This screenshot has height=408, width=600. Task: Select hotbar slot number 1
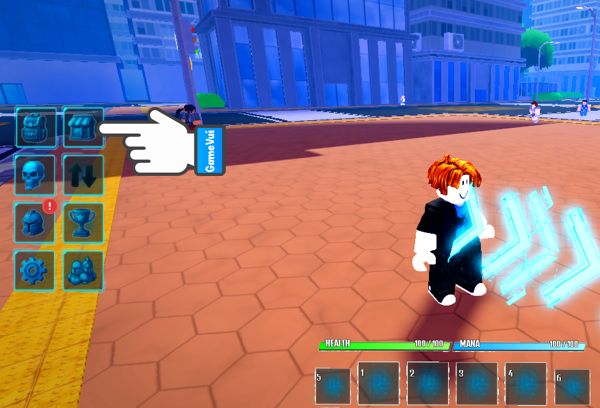click(380, 384)
